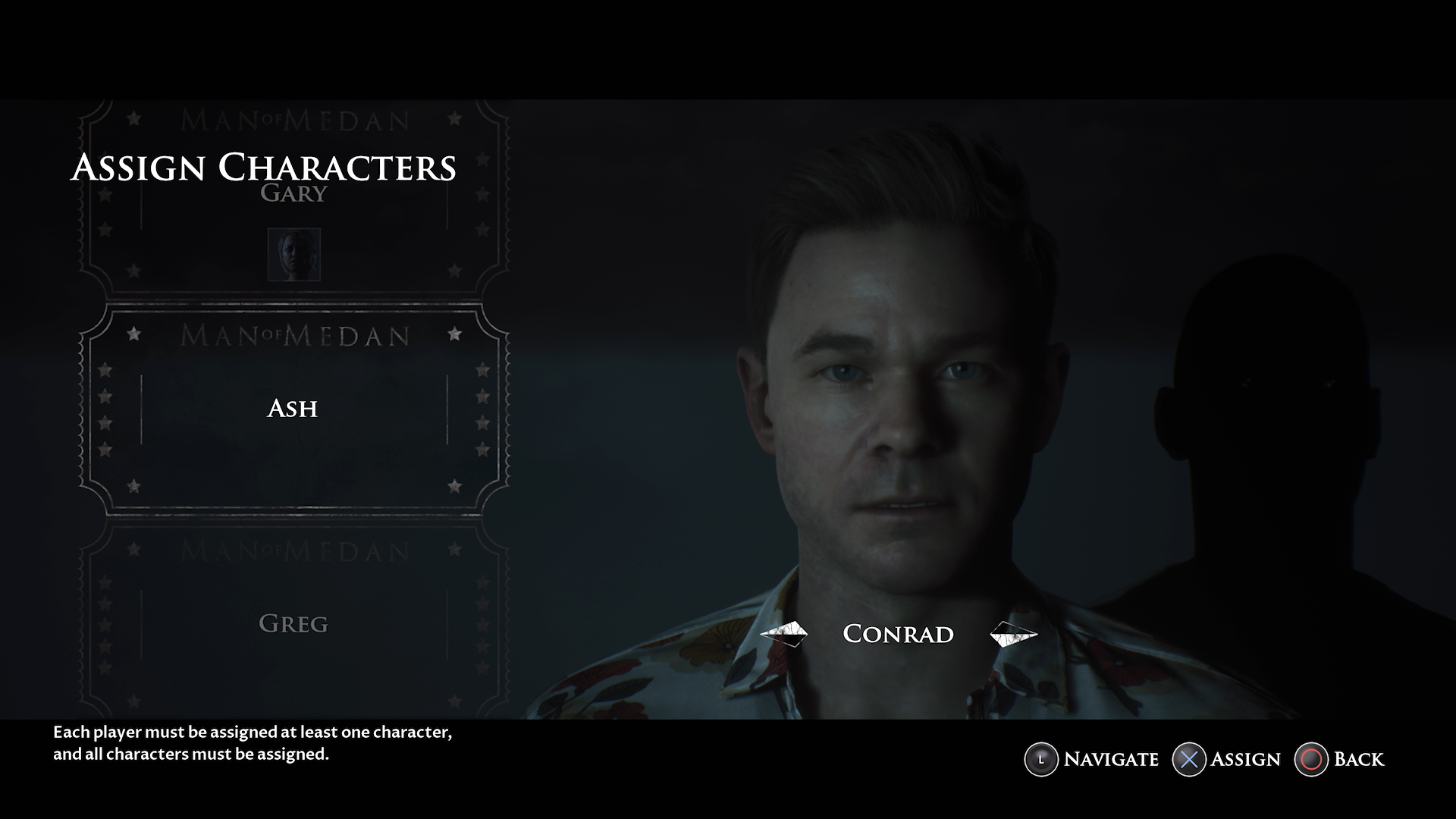Cycle to the next character with right arrow
Image resolution: width=1456 pixels, height=819 pixels.
point(1012,634)
